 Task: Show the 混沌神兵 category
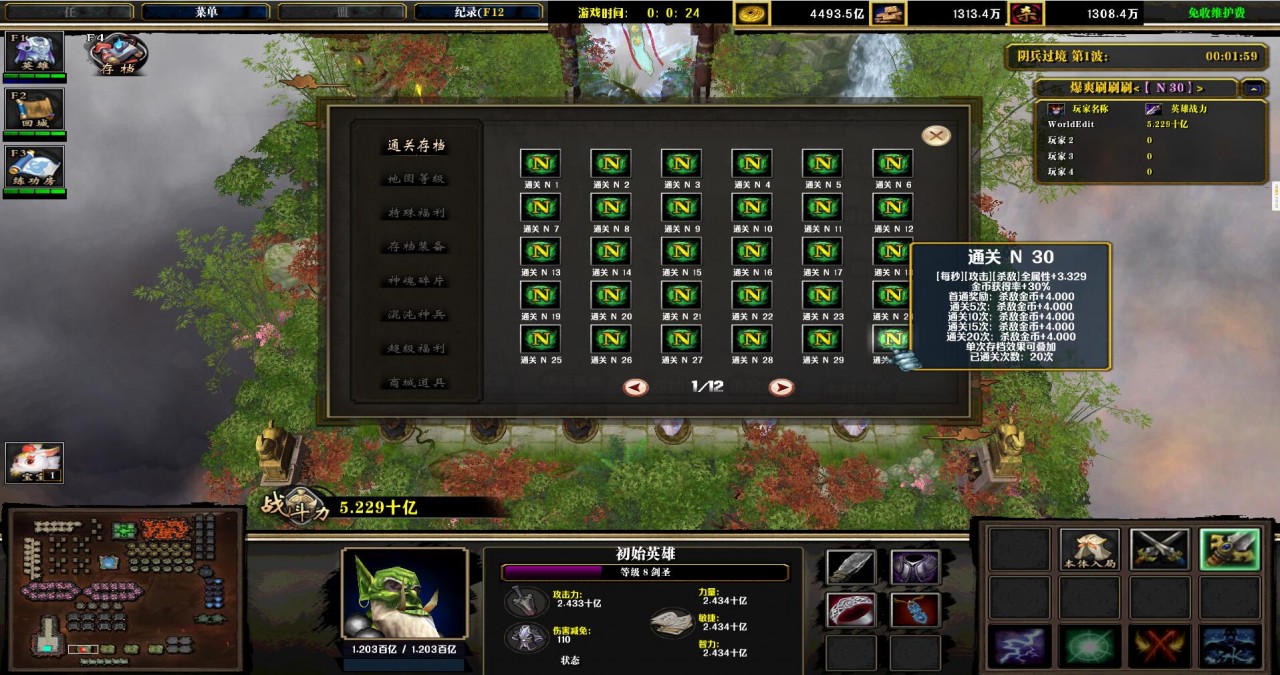(416, 315)
